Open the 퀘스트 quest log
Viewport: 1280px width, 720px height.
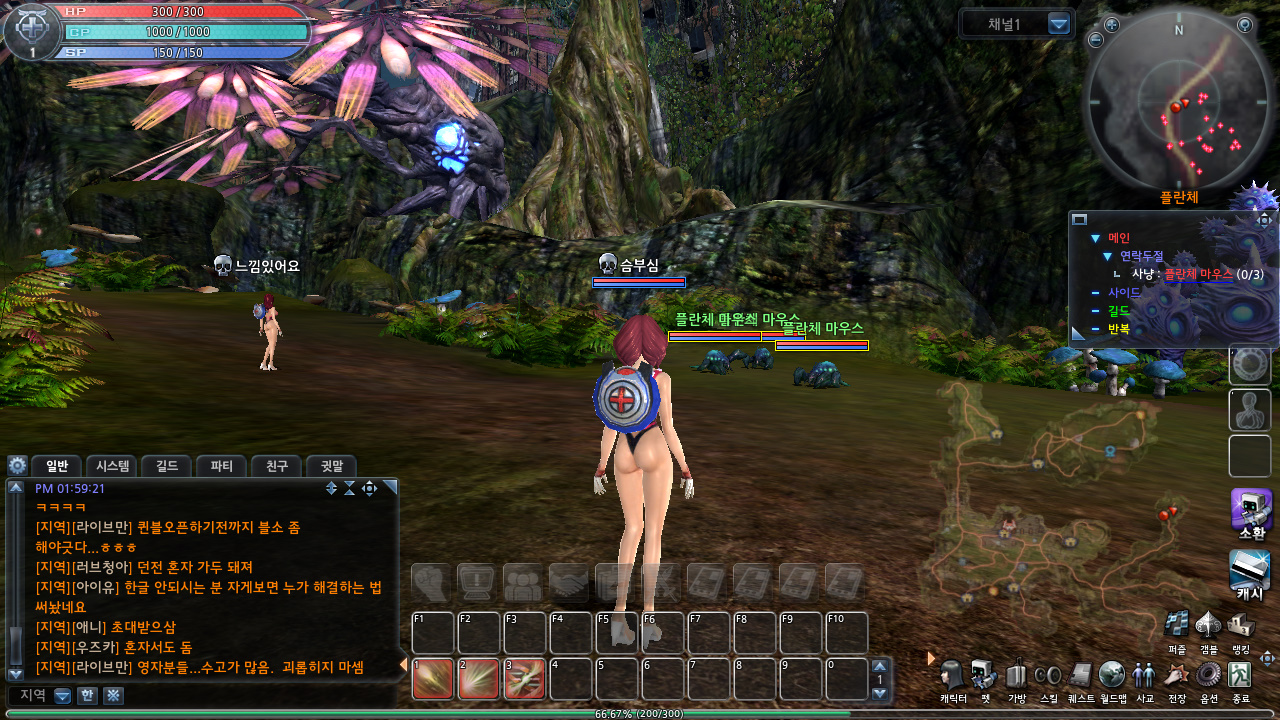pyautogui.click(x=1081, y=676)
